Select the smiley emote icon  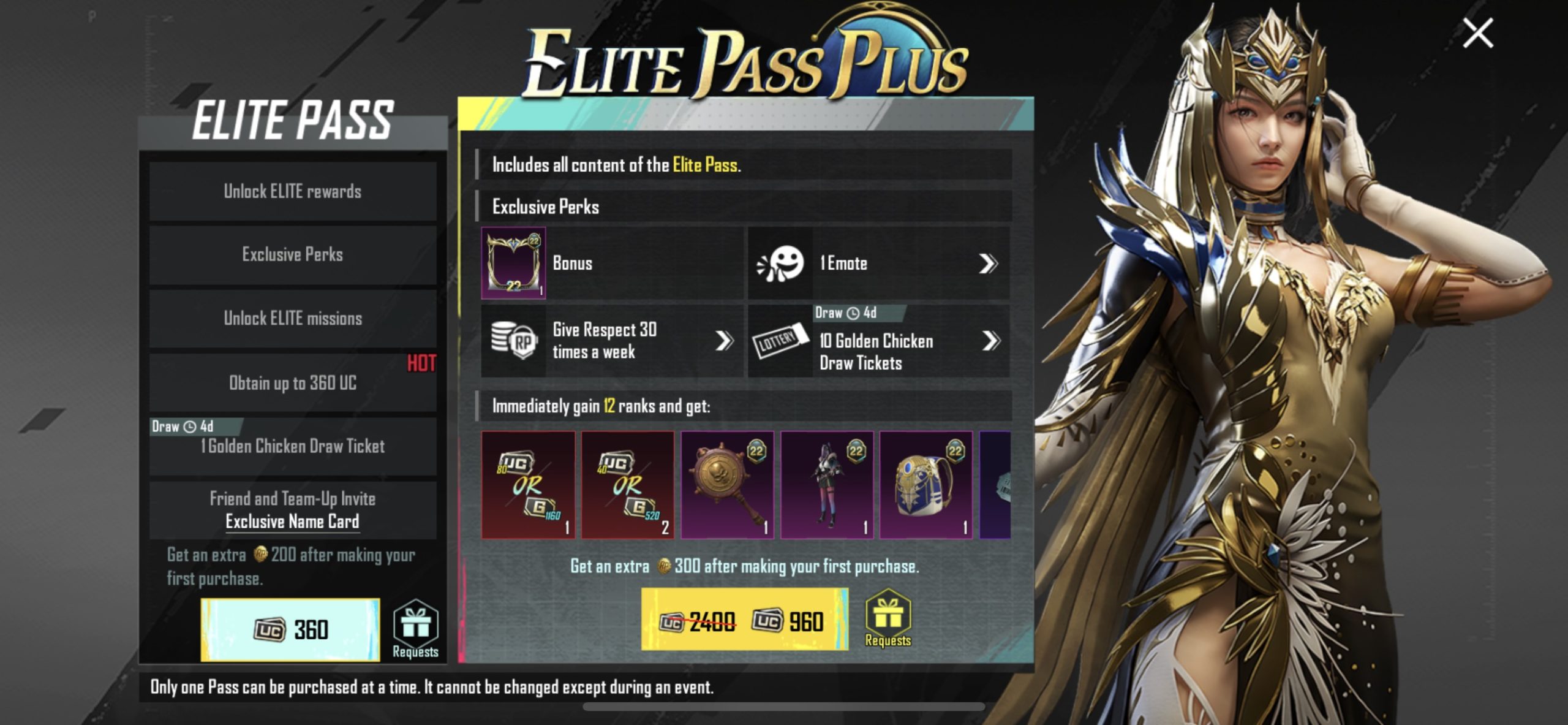pyautogui.click(x=778, y=264)
